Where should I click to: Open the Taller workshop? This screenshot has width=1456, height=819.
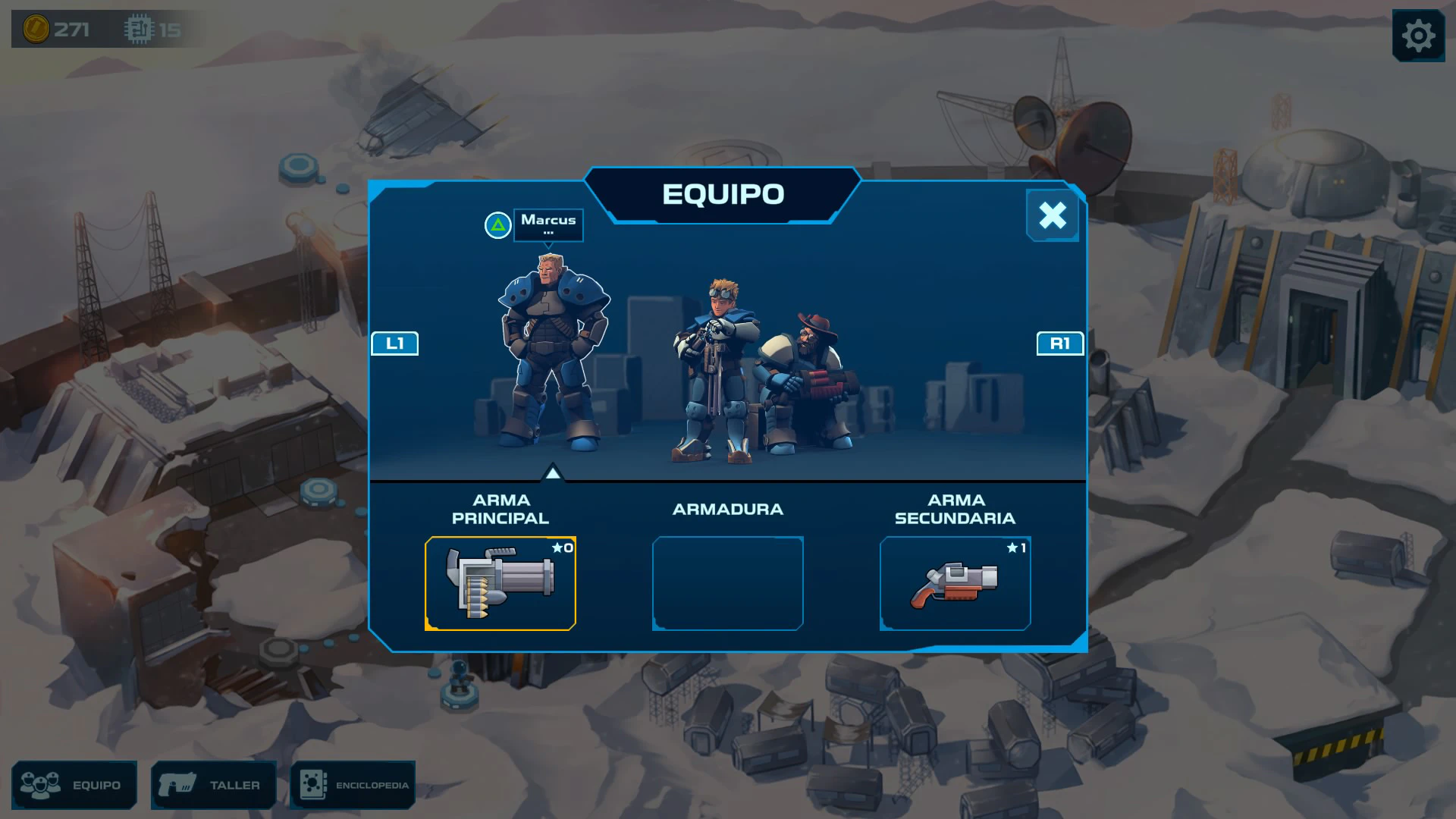tap(214, 785)
